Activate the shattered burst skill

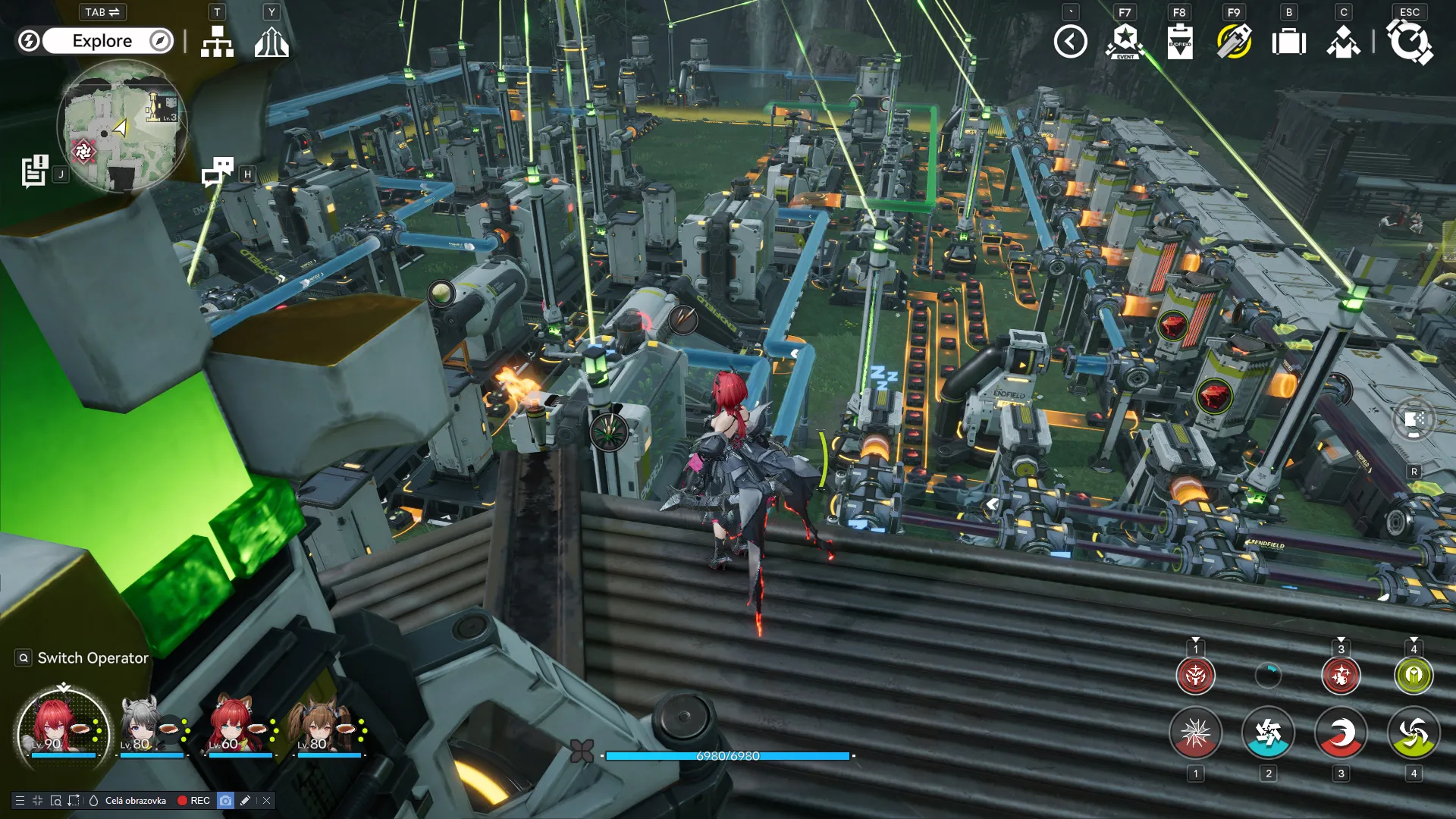1195,733
